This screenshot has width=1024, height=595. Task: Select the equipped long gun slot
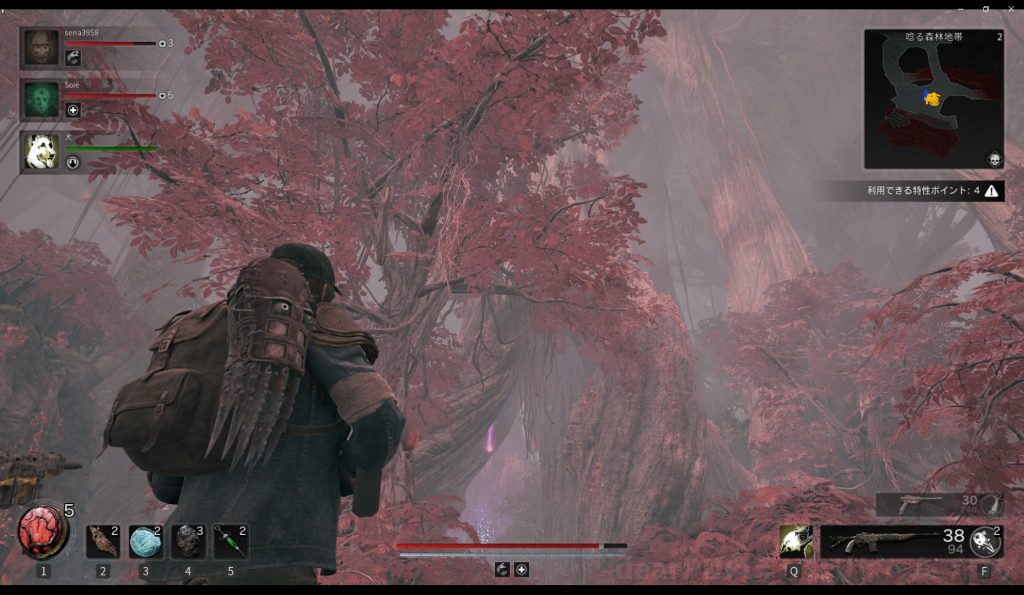(880, 541)
